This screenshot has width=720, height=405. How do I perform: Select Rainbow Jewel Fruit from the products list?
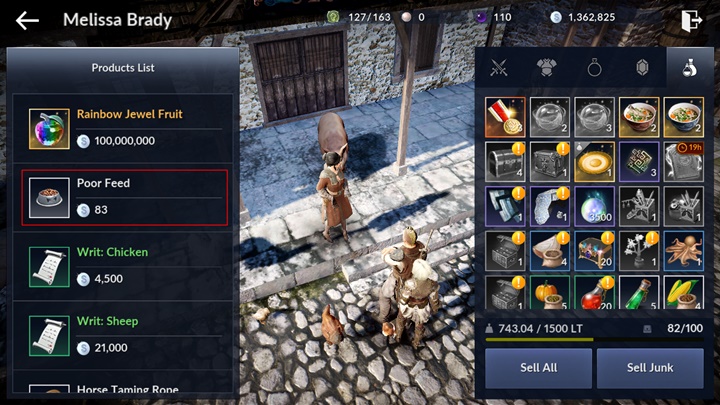click(125, 128)
